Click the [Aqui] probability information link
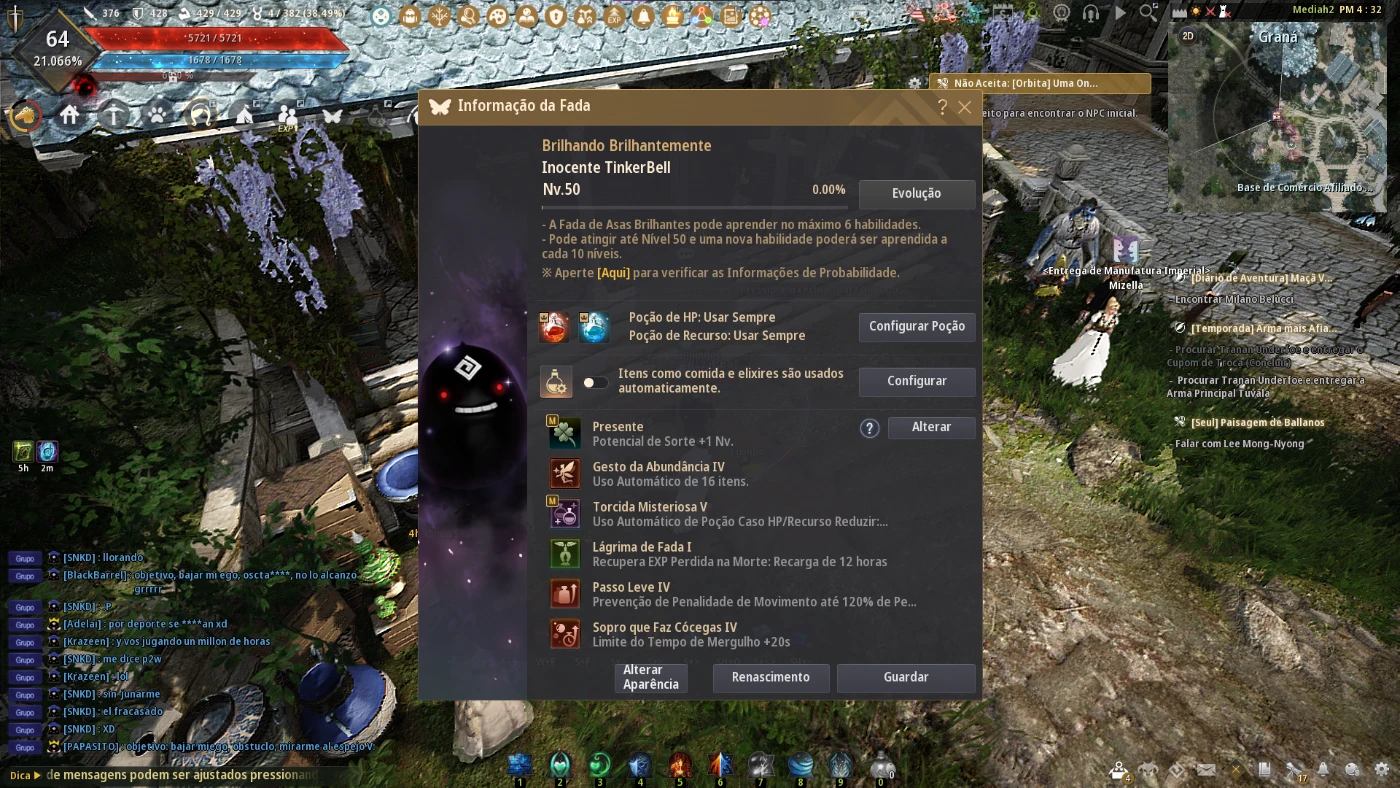This screenshot has width=1400, height=788. (x=613, y=273)
